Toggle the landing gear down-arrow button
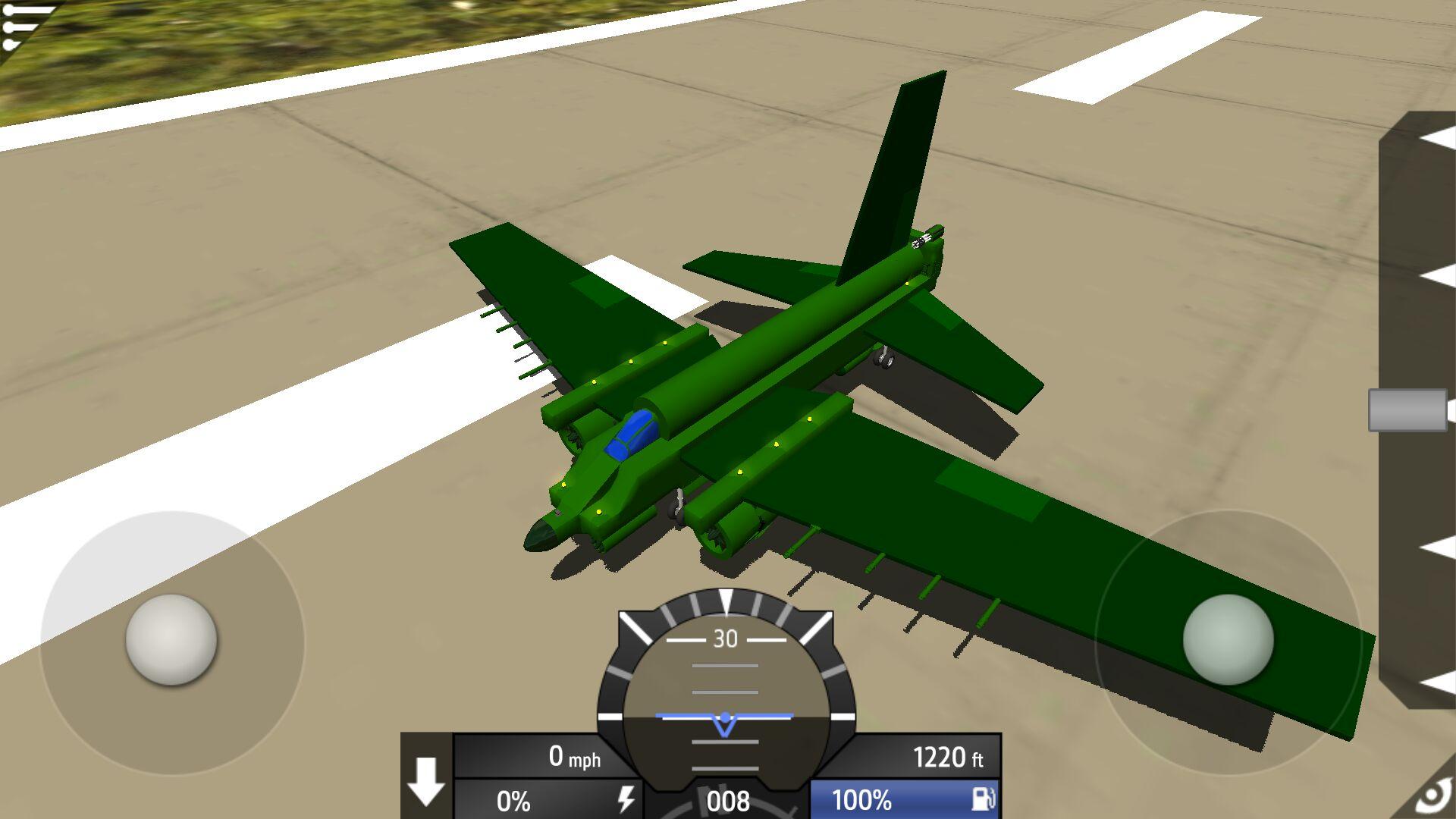The height and width of the screenshot is (819, 1456). click(426, 780)
